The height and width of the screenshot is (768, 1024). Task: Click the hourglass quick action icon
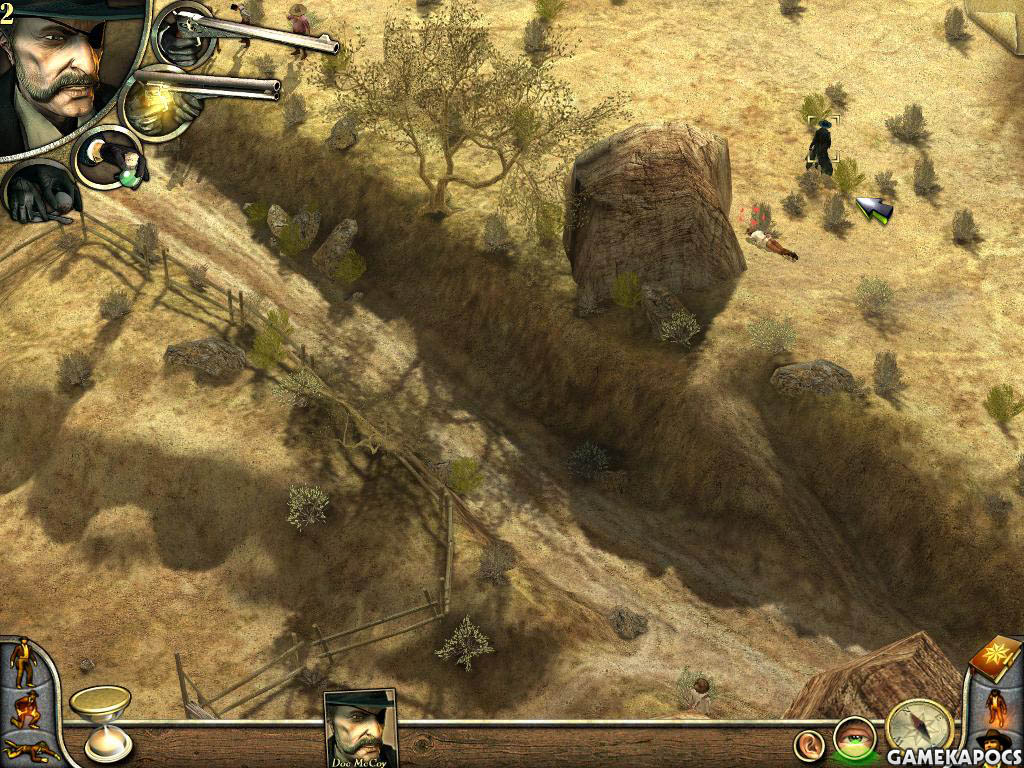[x=101, y=720]
